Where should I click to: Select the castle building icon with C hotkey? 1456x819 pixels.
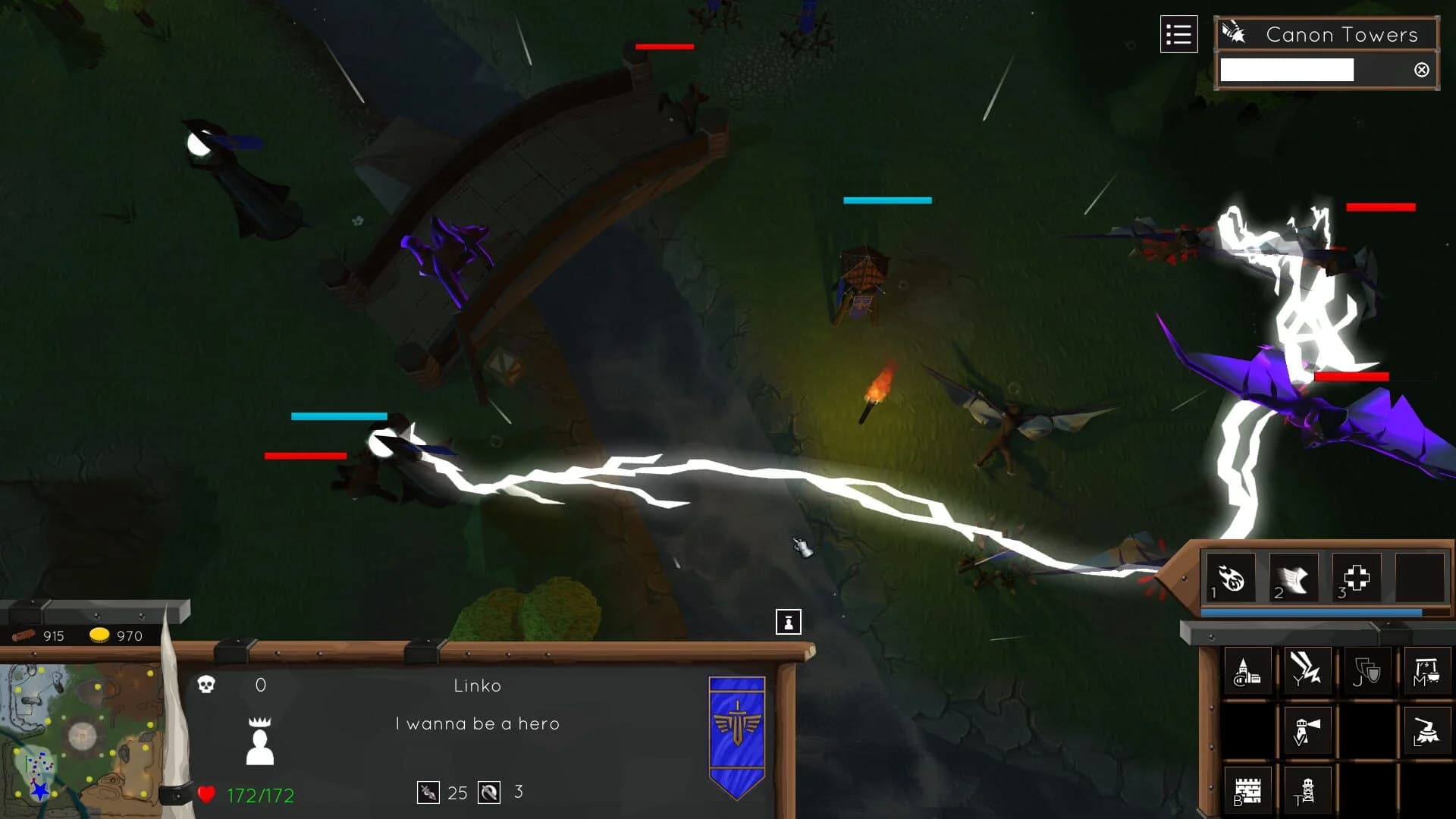coord(1249,670)
